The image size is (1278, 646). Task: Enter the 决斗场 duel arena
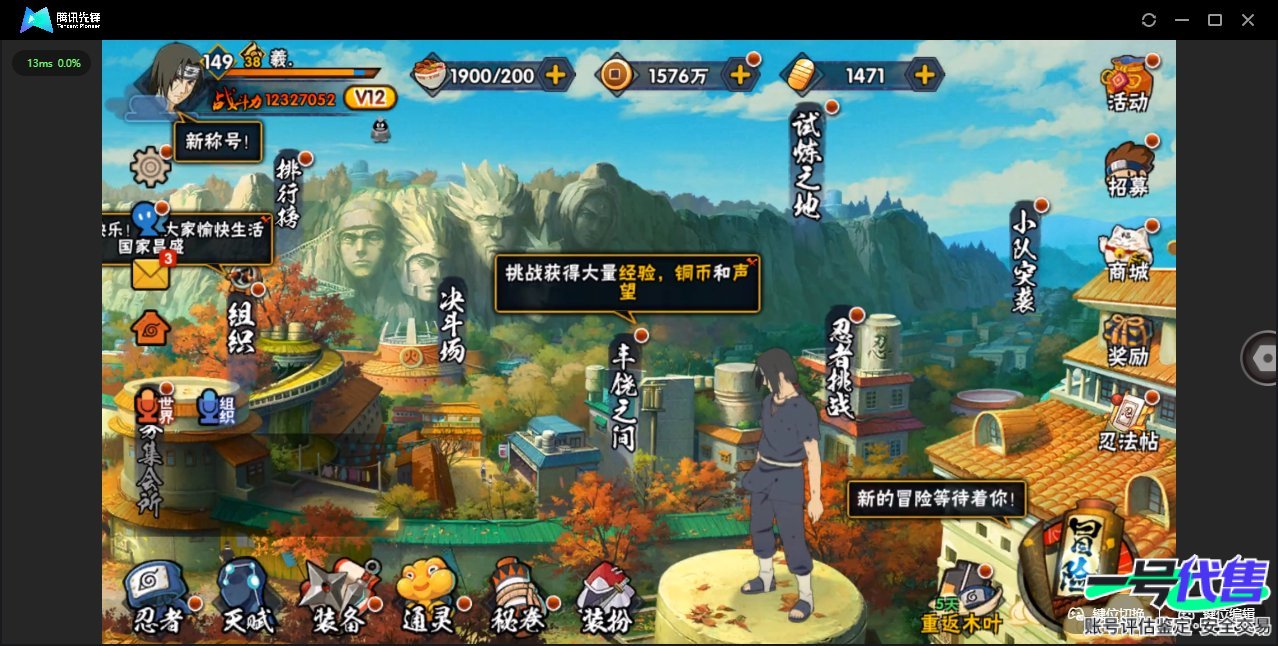click(x=452, y=325)
